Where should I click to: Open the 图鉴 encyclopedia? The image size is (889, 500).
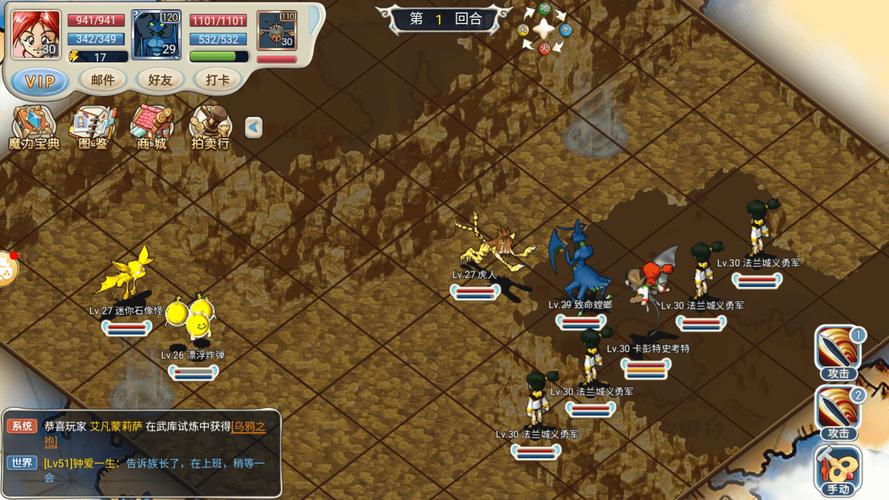(x=92, y=129)
